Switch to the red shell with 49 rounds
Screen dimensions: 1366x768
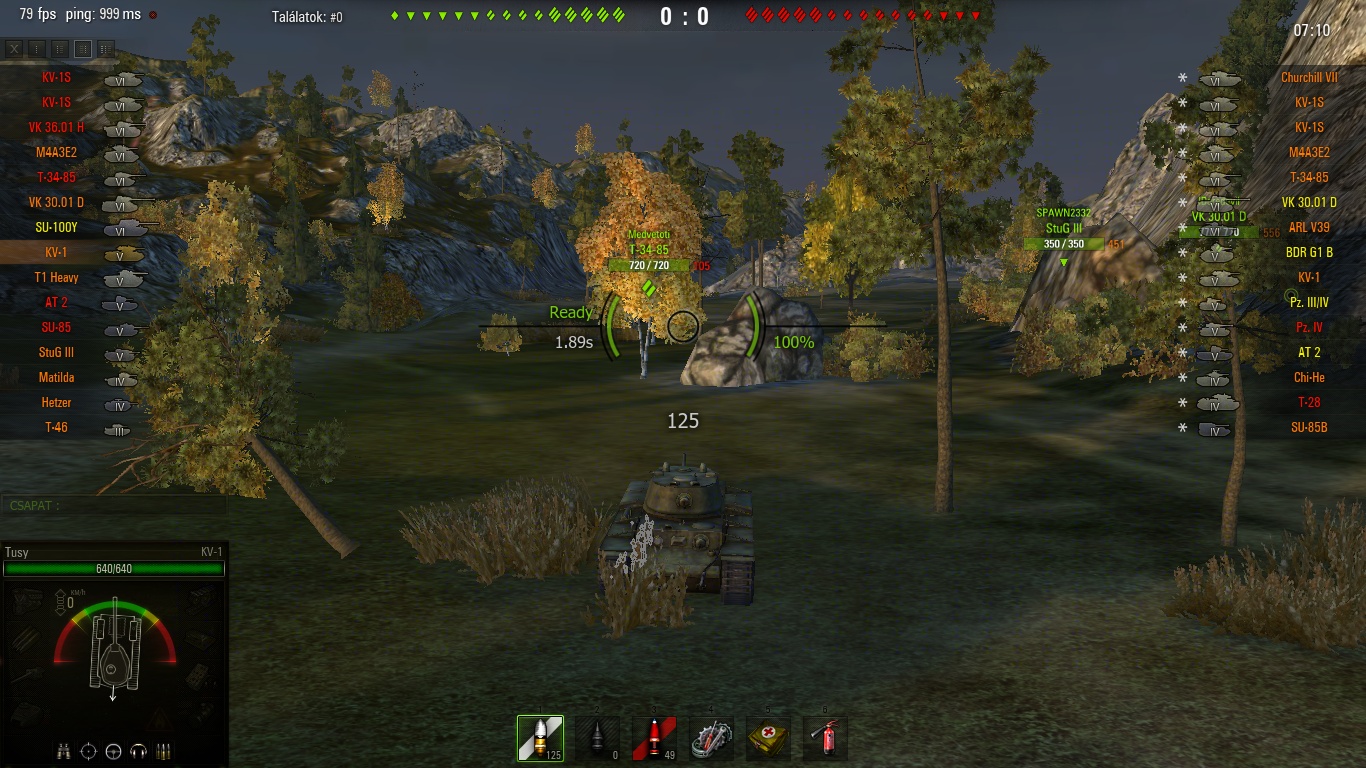coord(654,738)
